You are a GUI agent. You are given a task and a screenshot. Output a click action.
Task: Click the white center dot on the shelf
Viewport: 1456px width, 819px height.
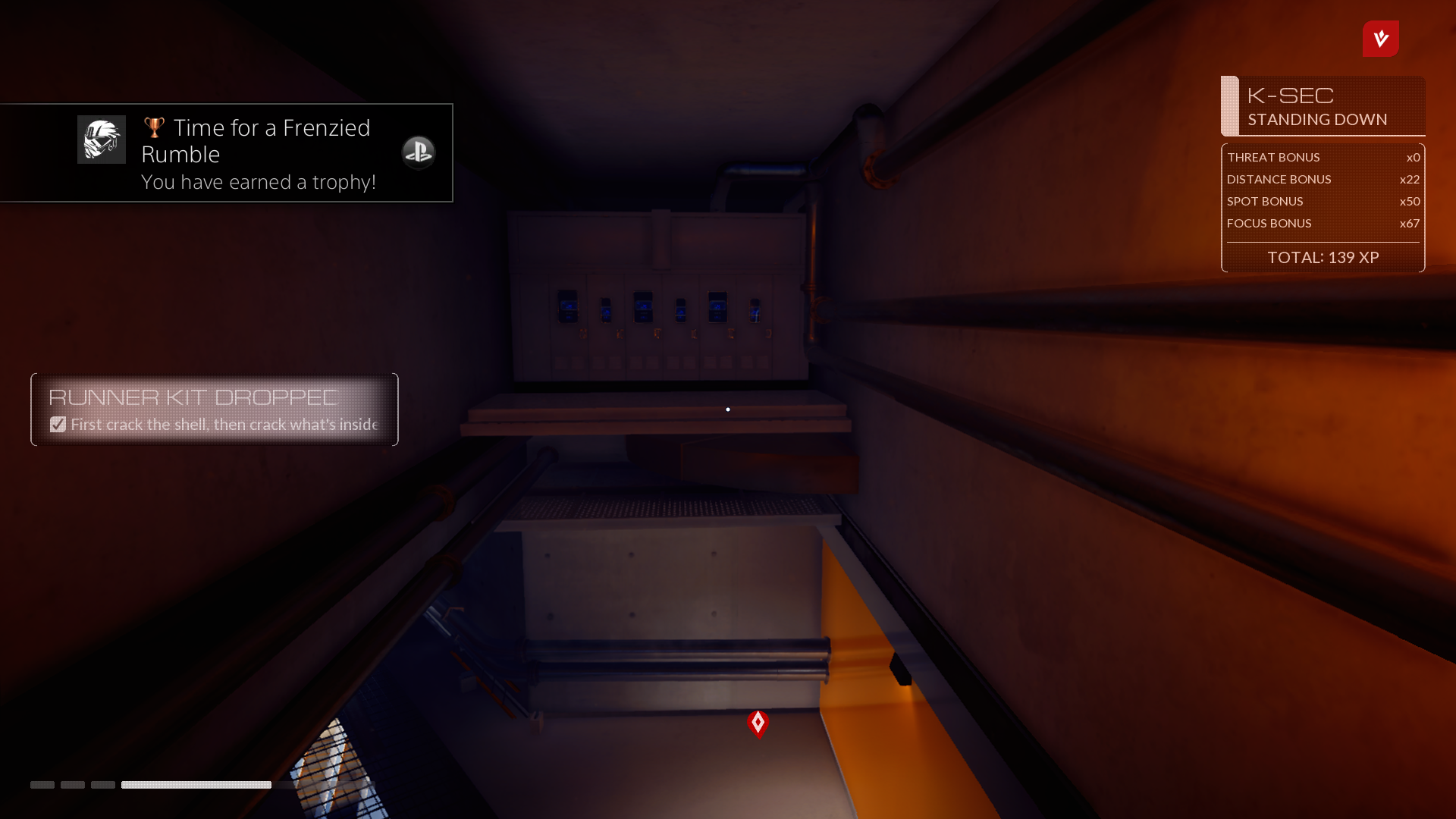click(727, 409)
